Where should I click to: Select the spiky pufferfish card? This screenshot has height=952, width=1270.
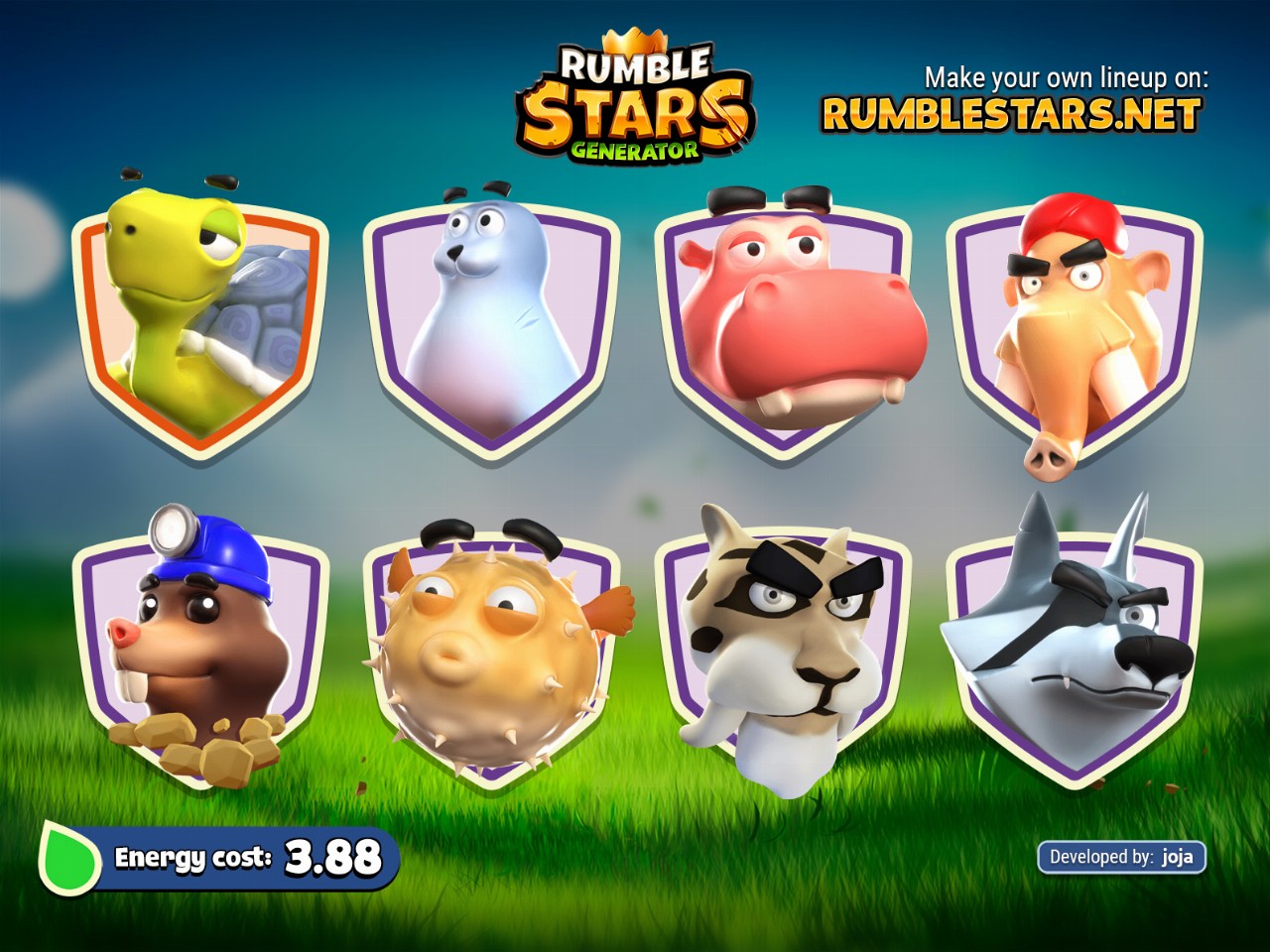coord(492,650)
